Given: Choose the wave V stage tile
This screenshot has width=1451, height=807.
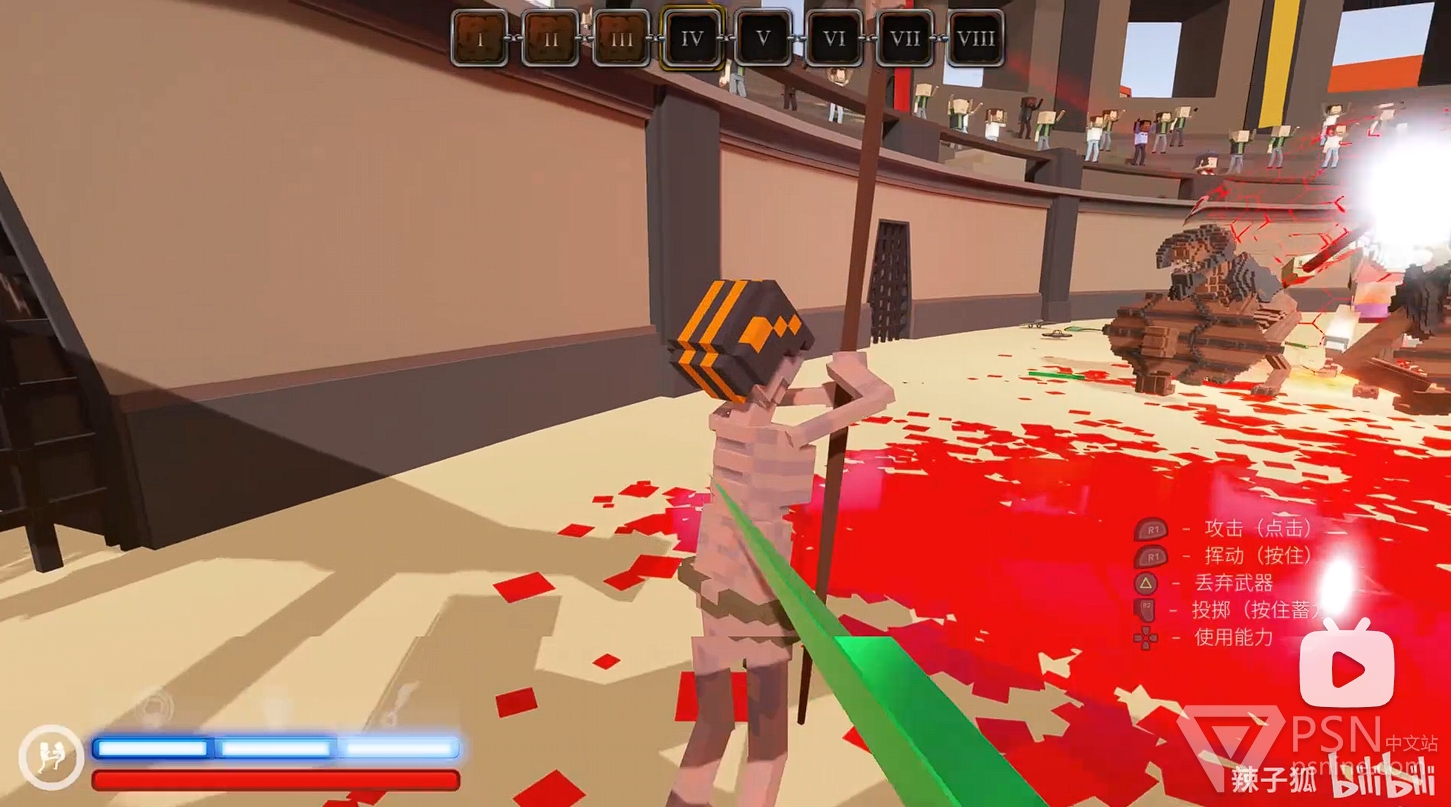Looking at the screenshot, I should 764,38.
